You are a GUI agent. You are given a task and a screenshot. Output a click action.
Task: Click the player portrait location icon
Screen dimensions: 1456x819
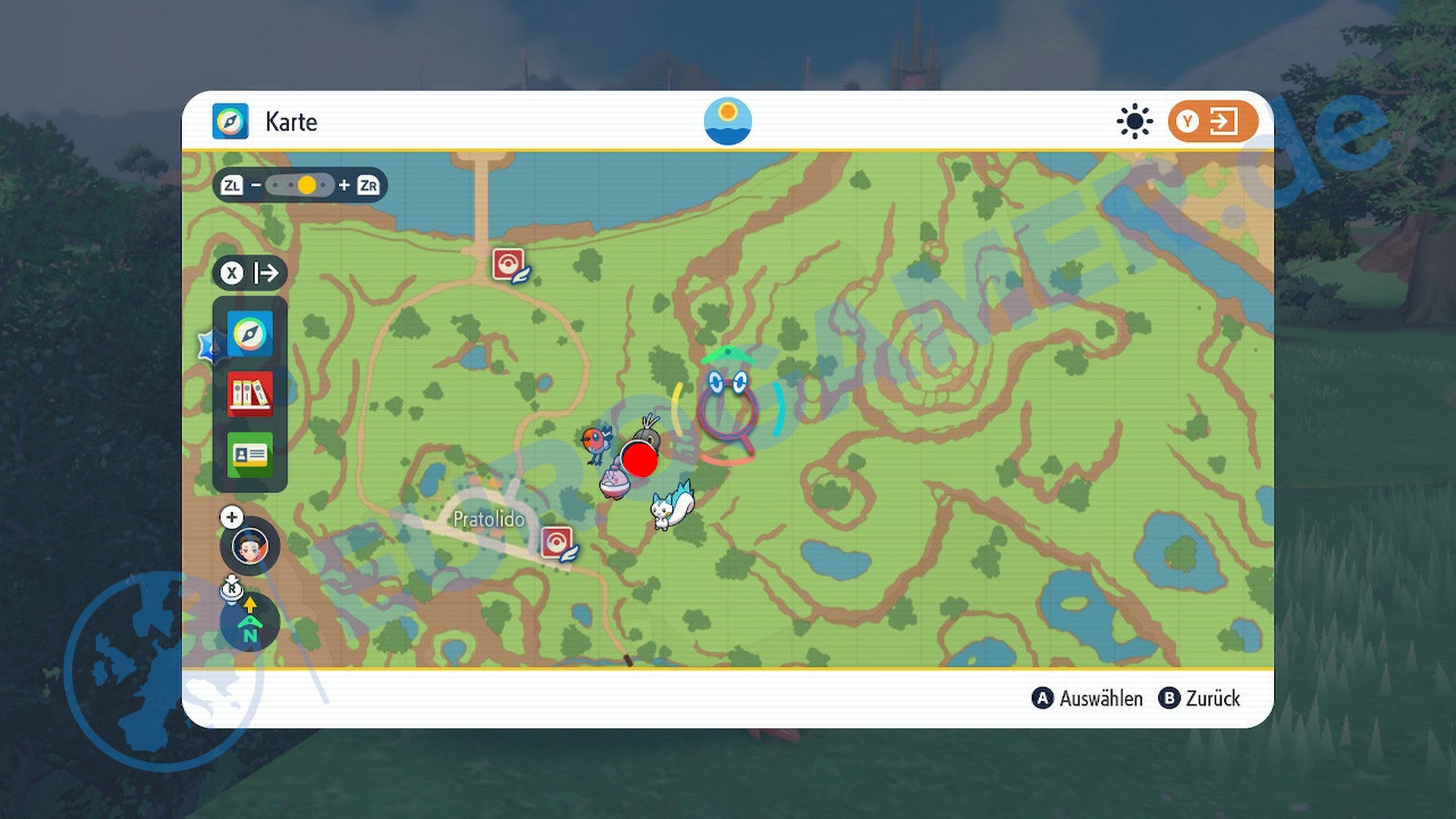click(249, 545)
